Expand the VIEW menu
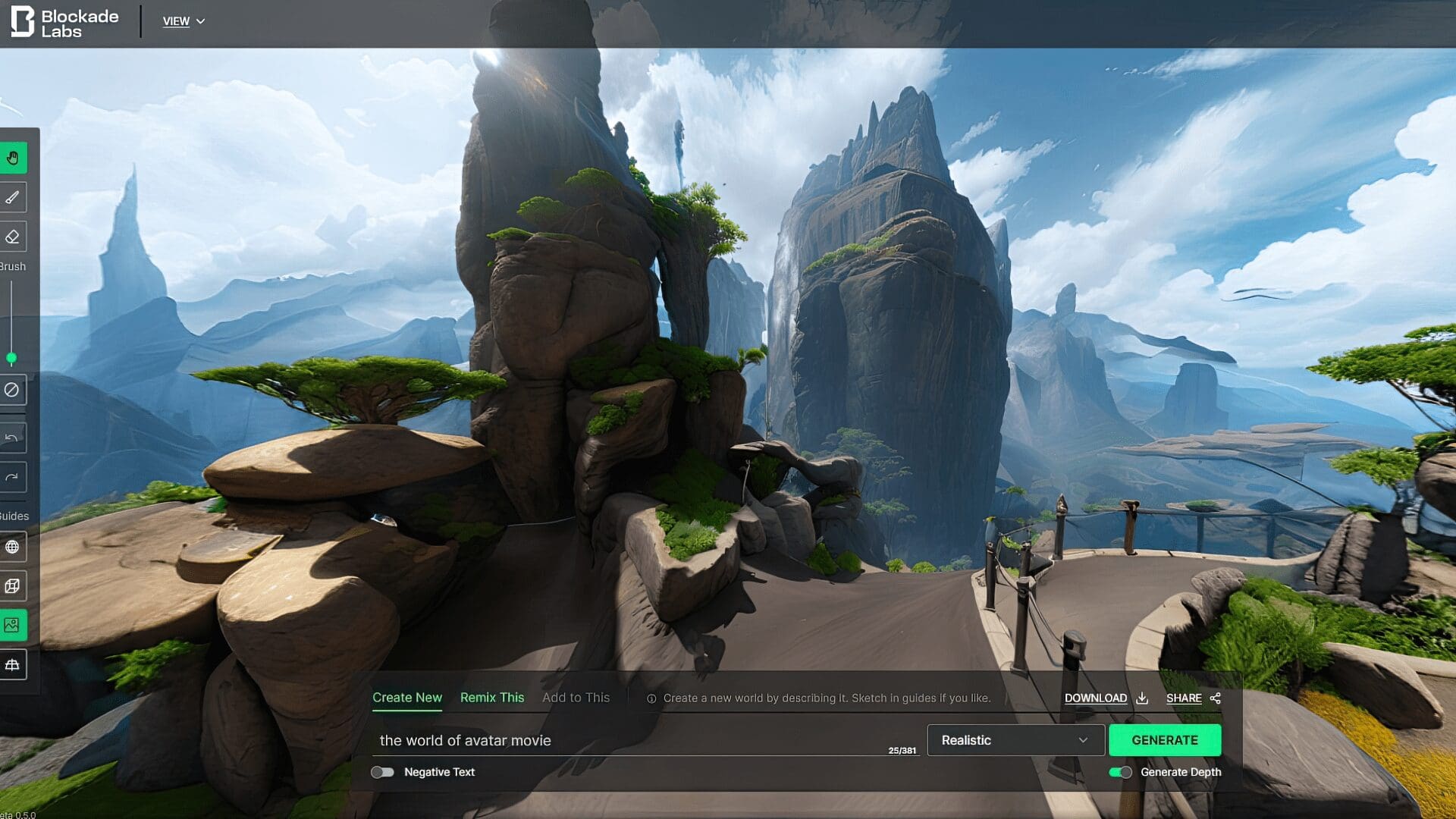Viewport: 1456px width, 819px height. click(x=184, y=21)
